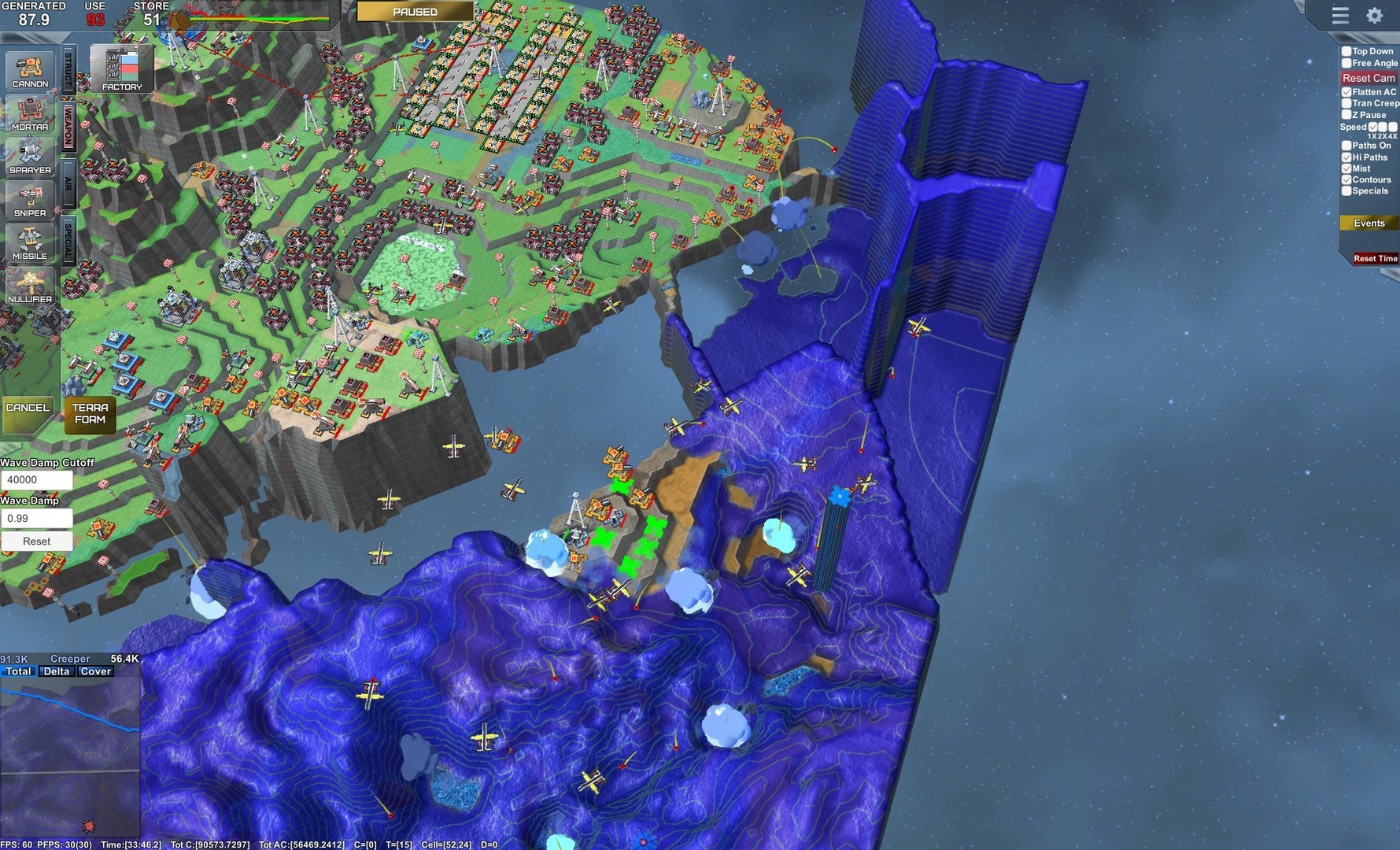Enable Top Down camera view
This screenshot has height=850, width=1400.
click(1346, 50)
